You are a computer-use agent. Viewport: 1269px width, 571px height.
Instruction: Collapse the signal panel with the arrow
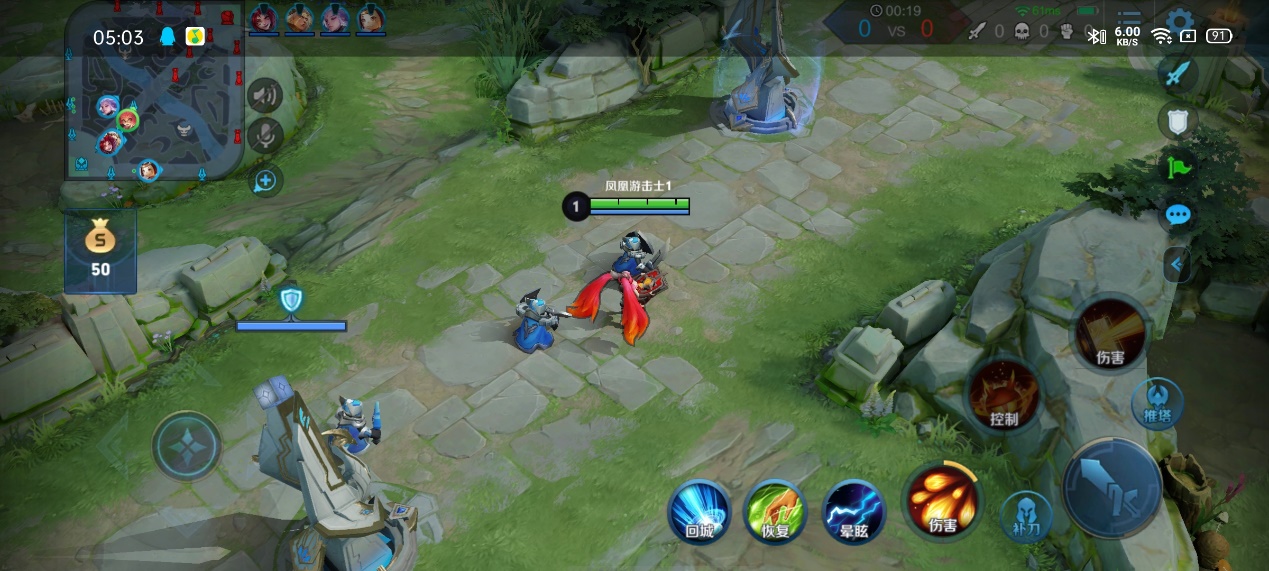point(1179,264)
